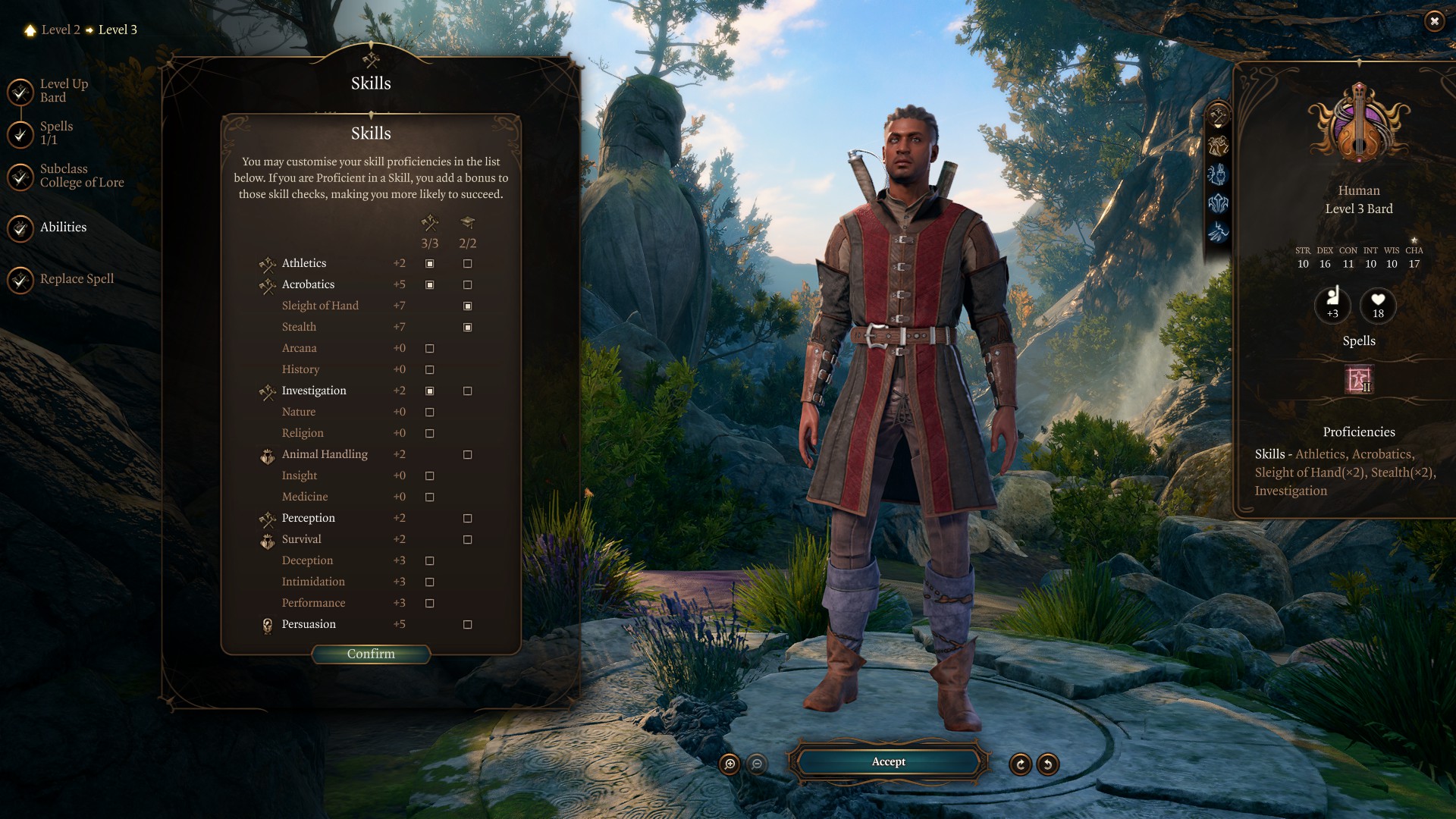Rotate the character counterclockwise

(x=1048, y=764)
